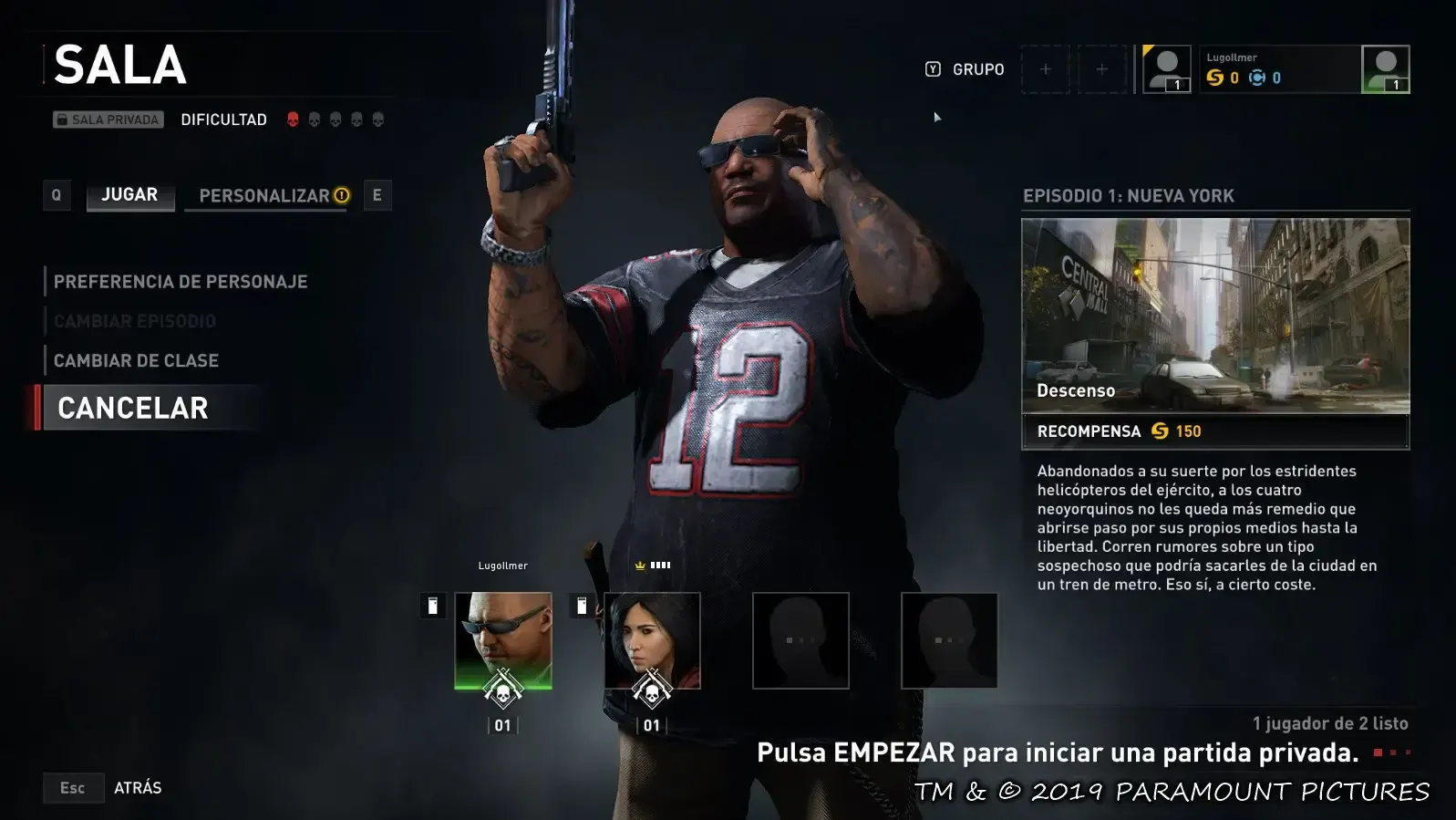Select PREFERENCIA DE PERSONAJE option

coord(181,282)
